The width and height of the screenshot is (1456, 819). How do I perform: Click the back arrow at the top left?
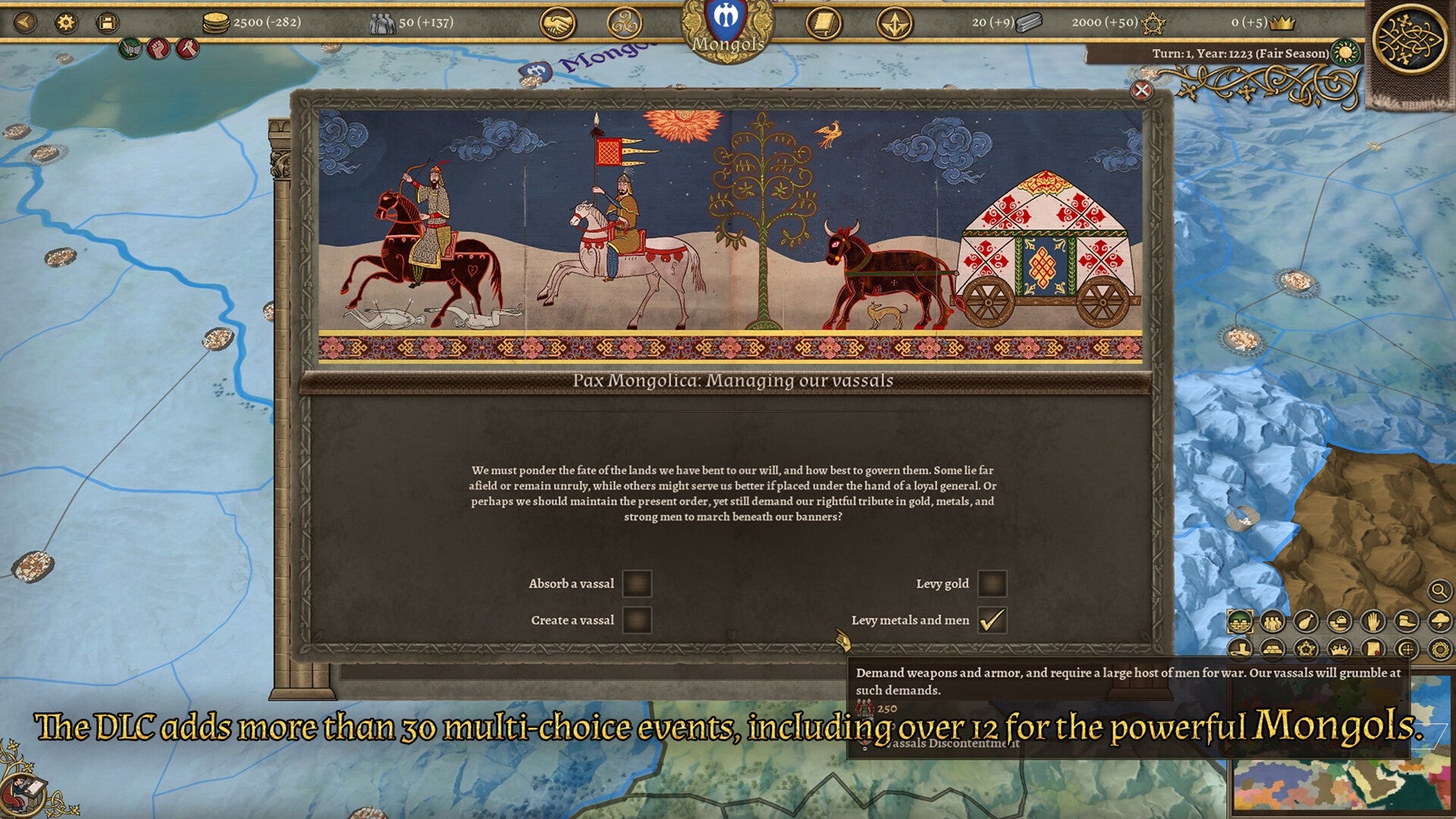24,23
